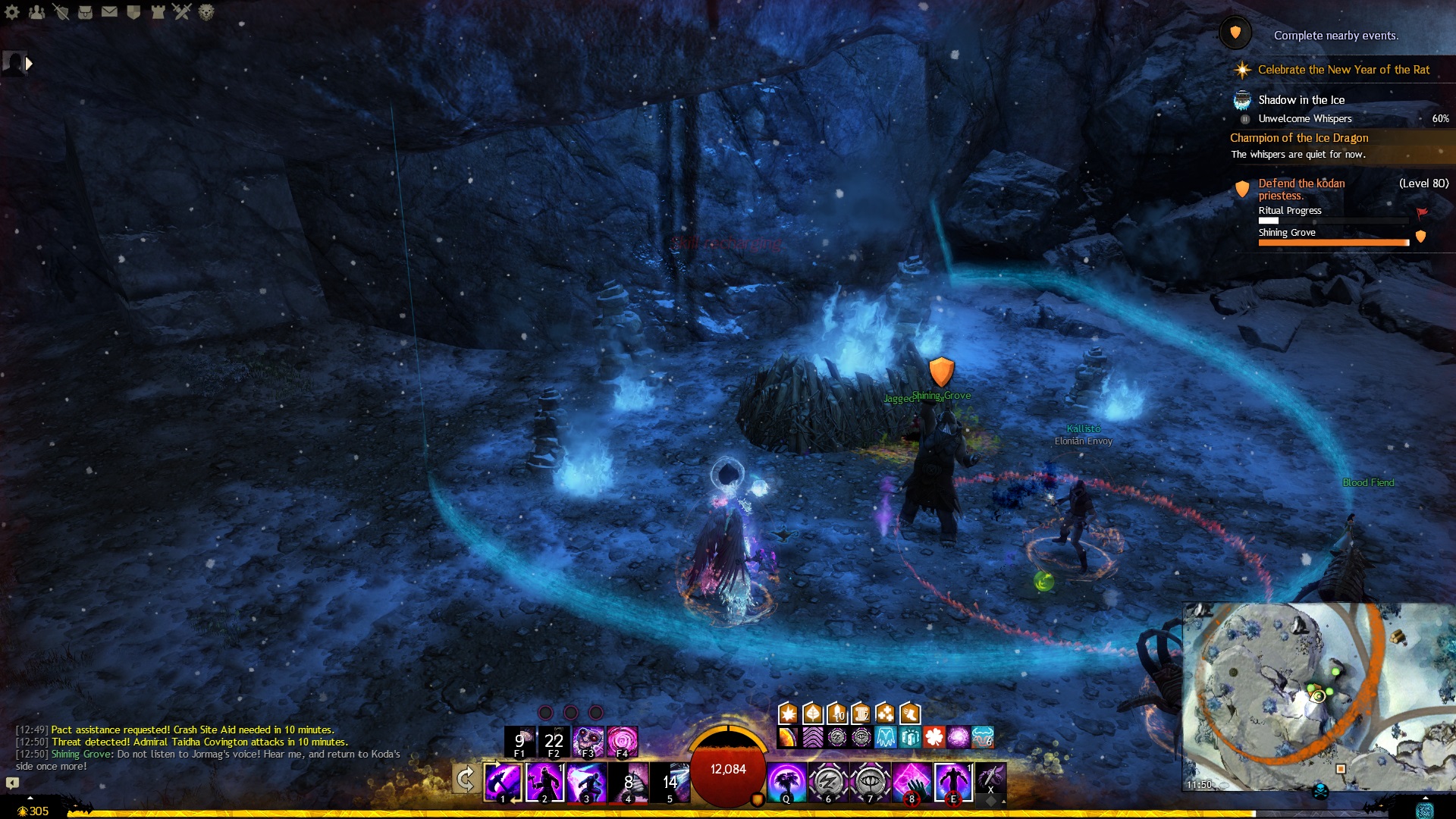Trigger the elite skill in slot E
Screen dimensions: 1456x819
point(952,782)
